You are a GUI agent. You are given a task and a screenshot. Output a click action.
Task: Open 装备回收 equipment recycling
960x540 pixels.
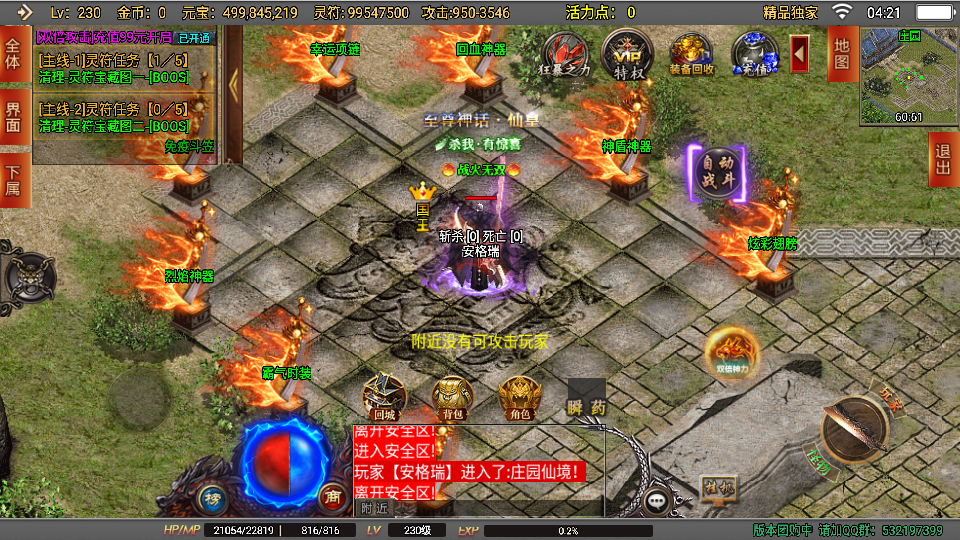point(691,55)
